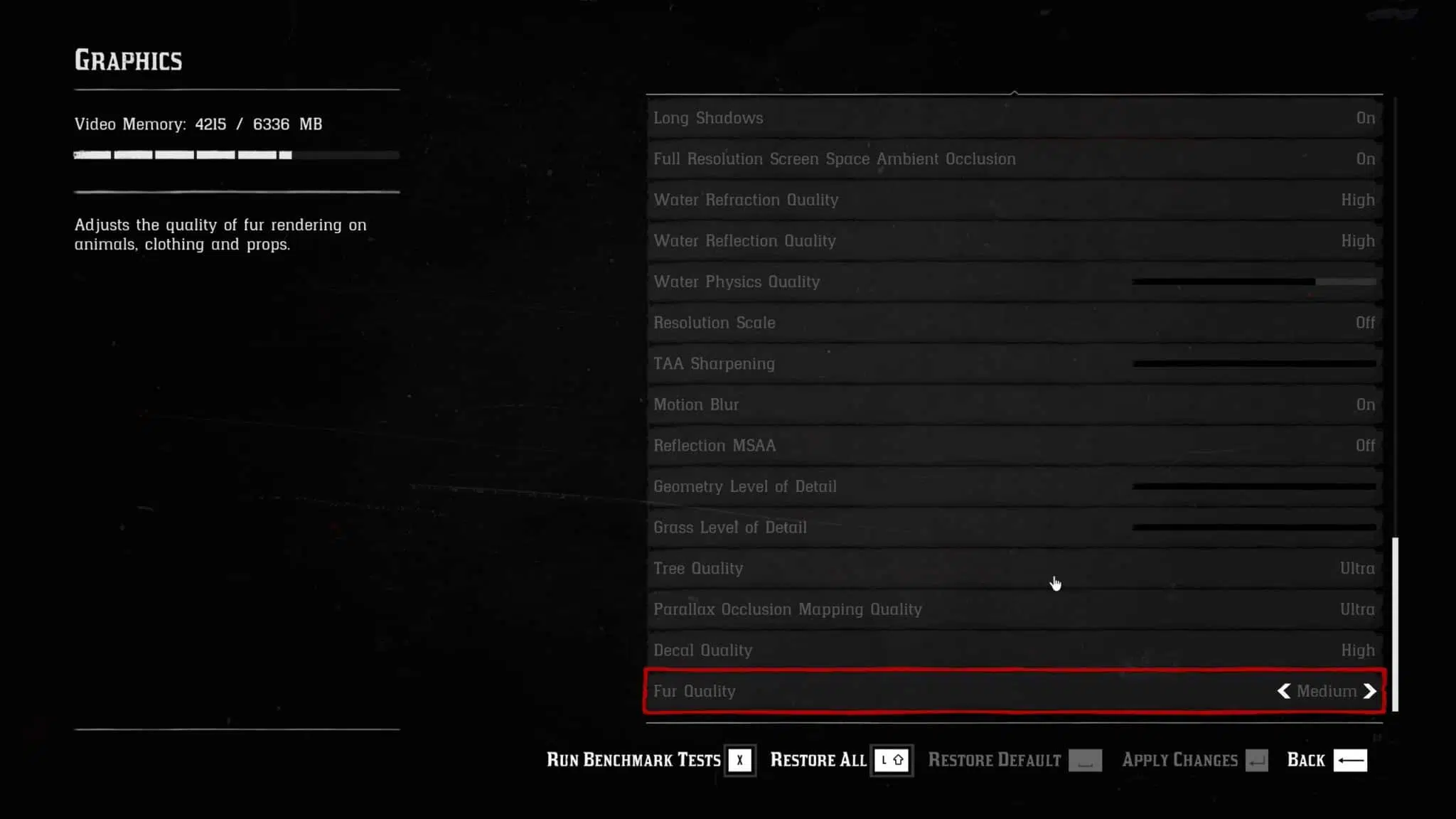
Task: Click right chevron to raise Fur Quality
Action: [1369, 691]
